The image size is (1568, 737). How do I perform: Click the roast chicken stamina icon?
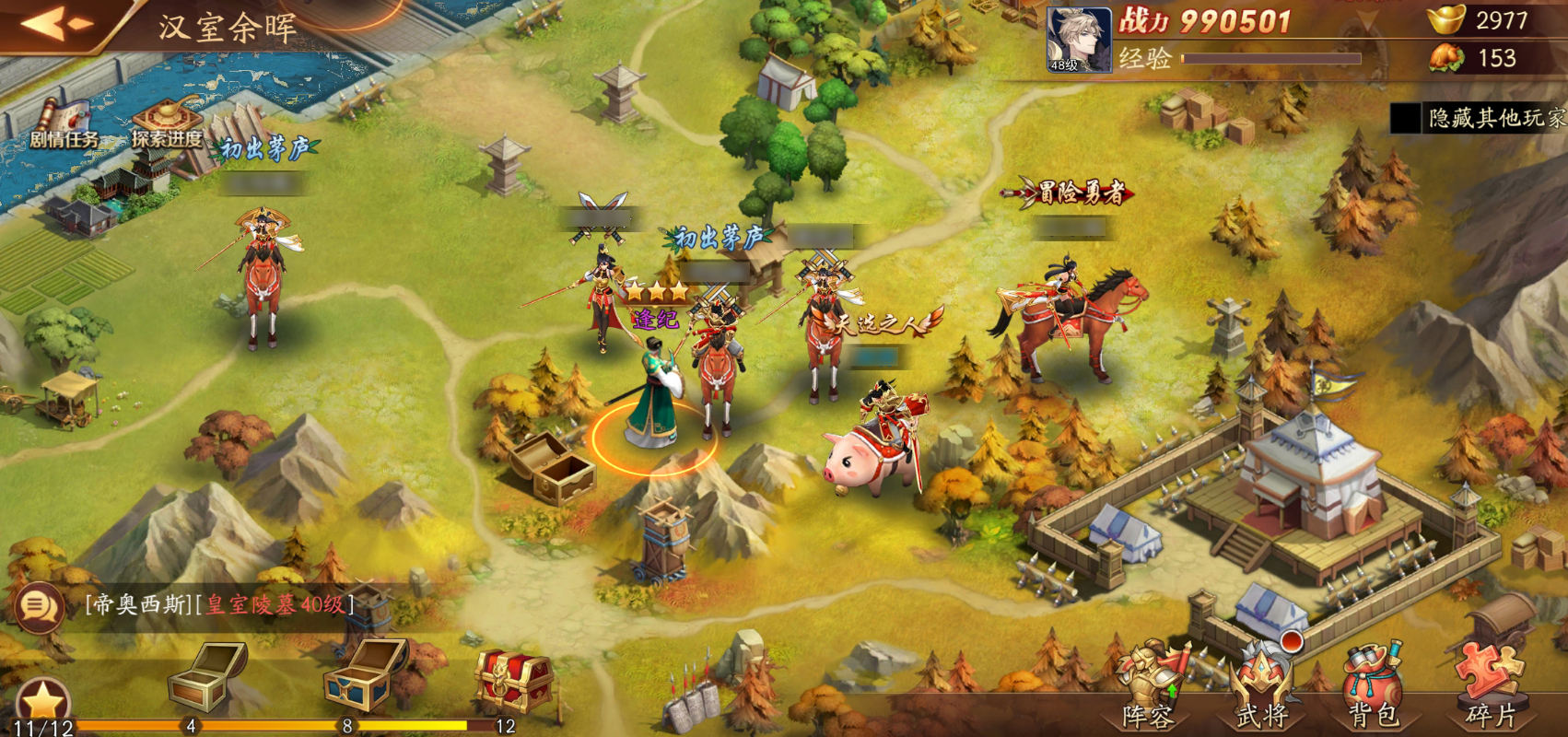1446,58
